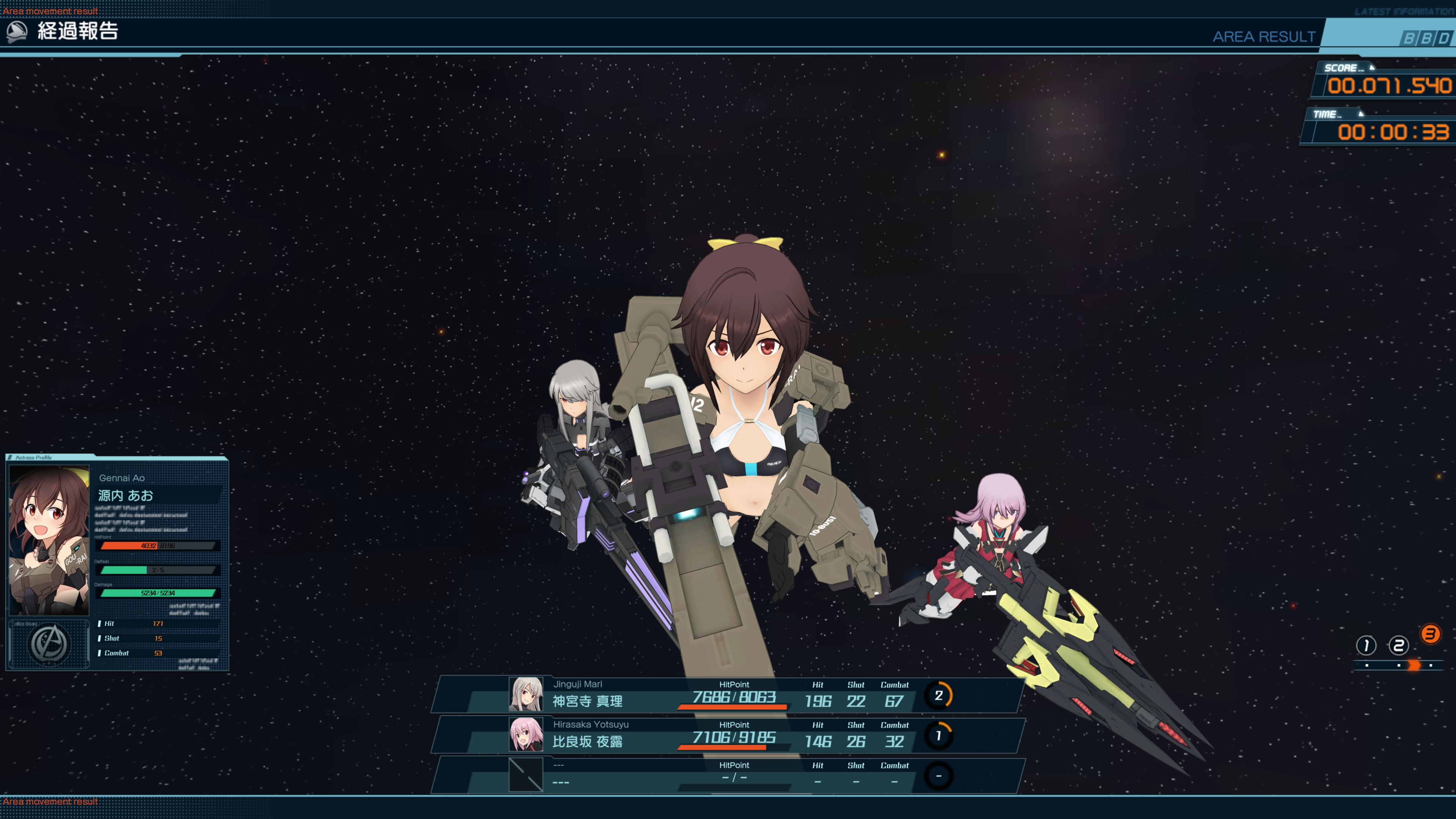This screenshot has height=819, width=1456.
Task: Click Jinguji Mari's small portrait thumbnail
Action: pyautogui.click(x=526, y=694)
